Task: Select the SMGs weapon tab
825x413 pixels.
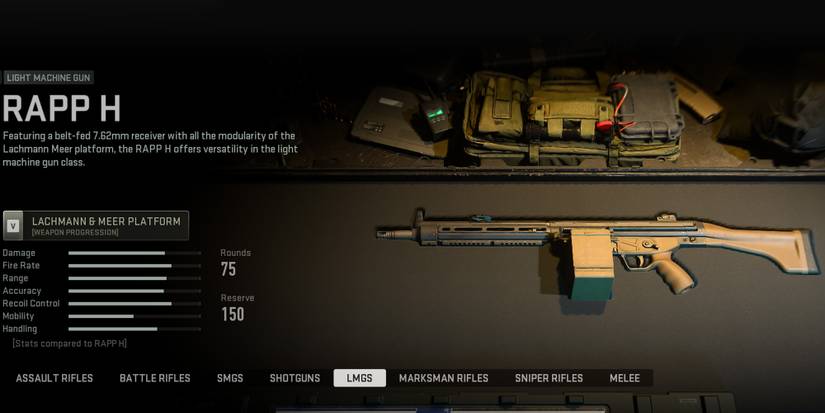Action: [230, 378]
